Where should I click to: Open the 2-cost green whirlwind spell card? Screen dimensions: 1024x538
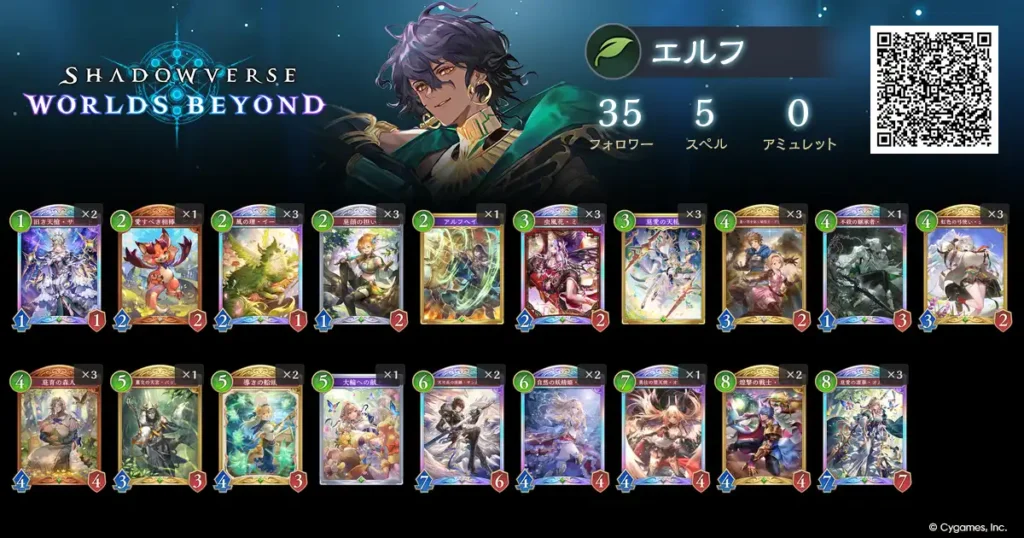tap(461, 270)
